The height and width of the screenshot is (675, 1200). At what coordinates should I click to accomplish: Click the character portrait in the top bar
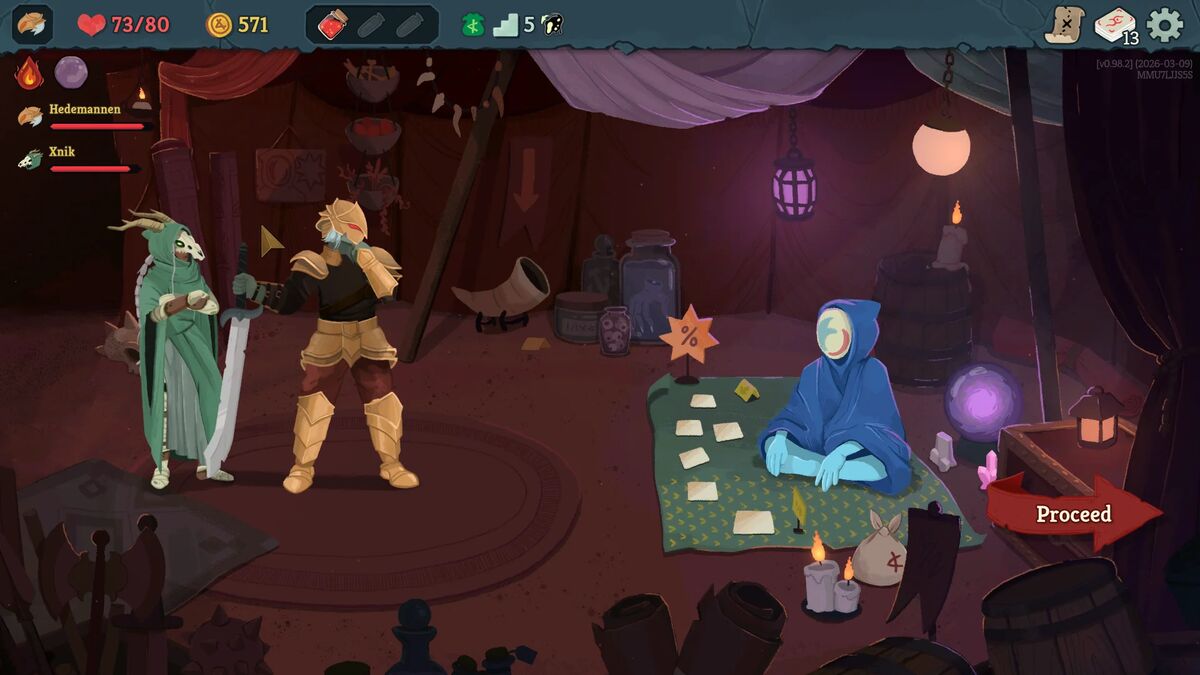point(32,25)
